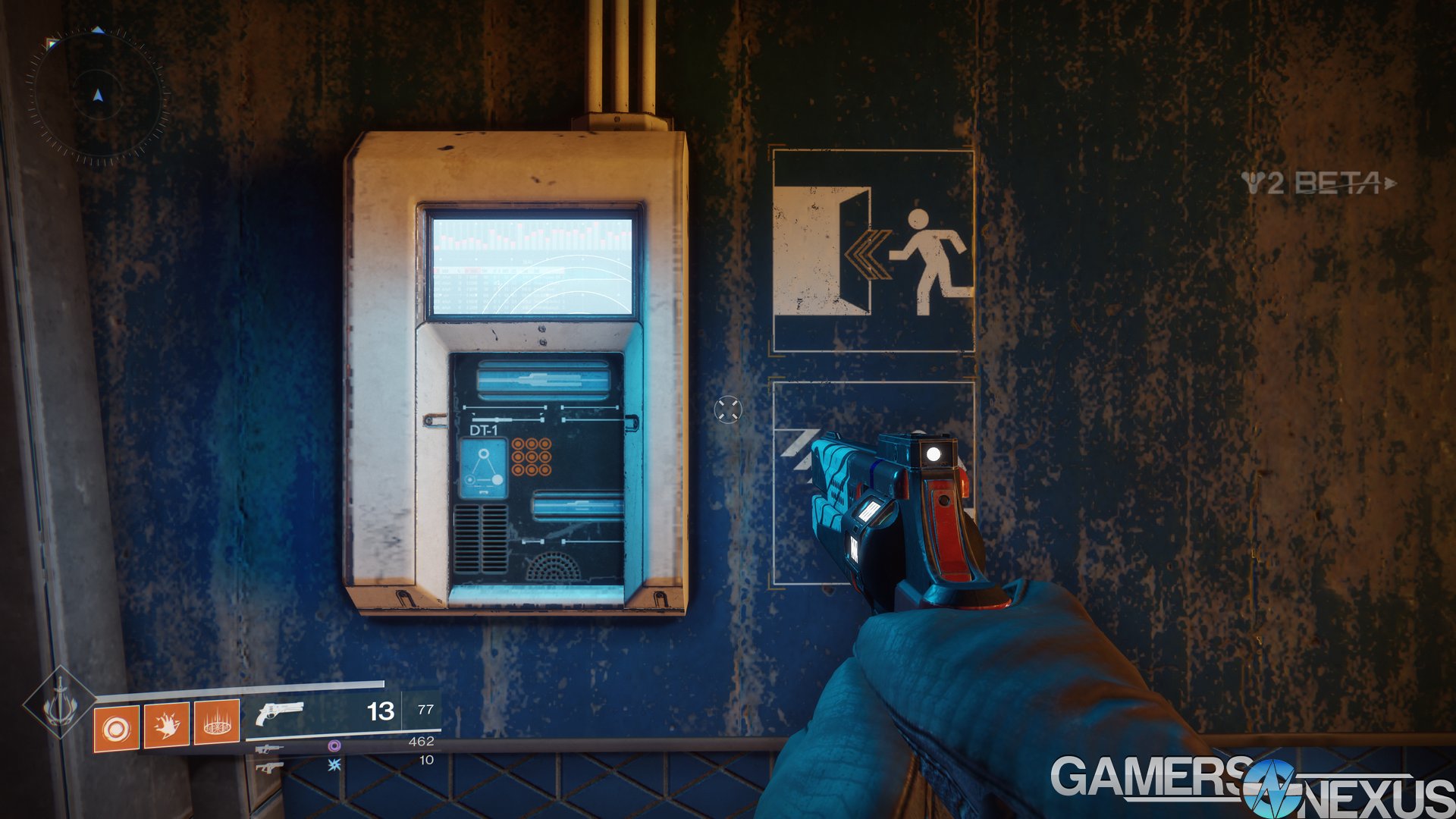Switch to the power weapon icon
Viewport: 1456px width, 819px height.
(x=268, y=767)
